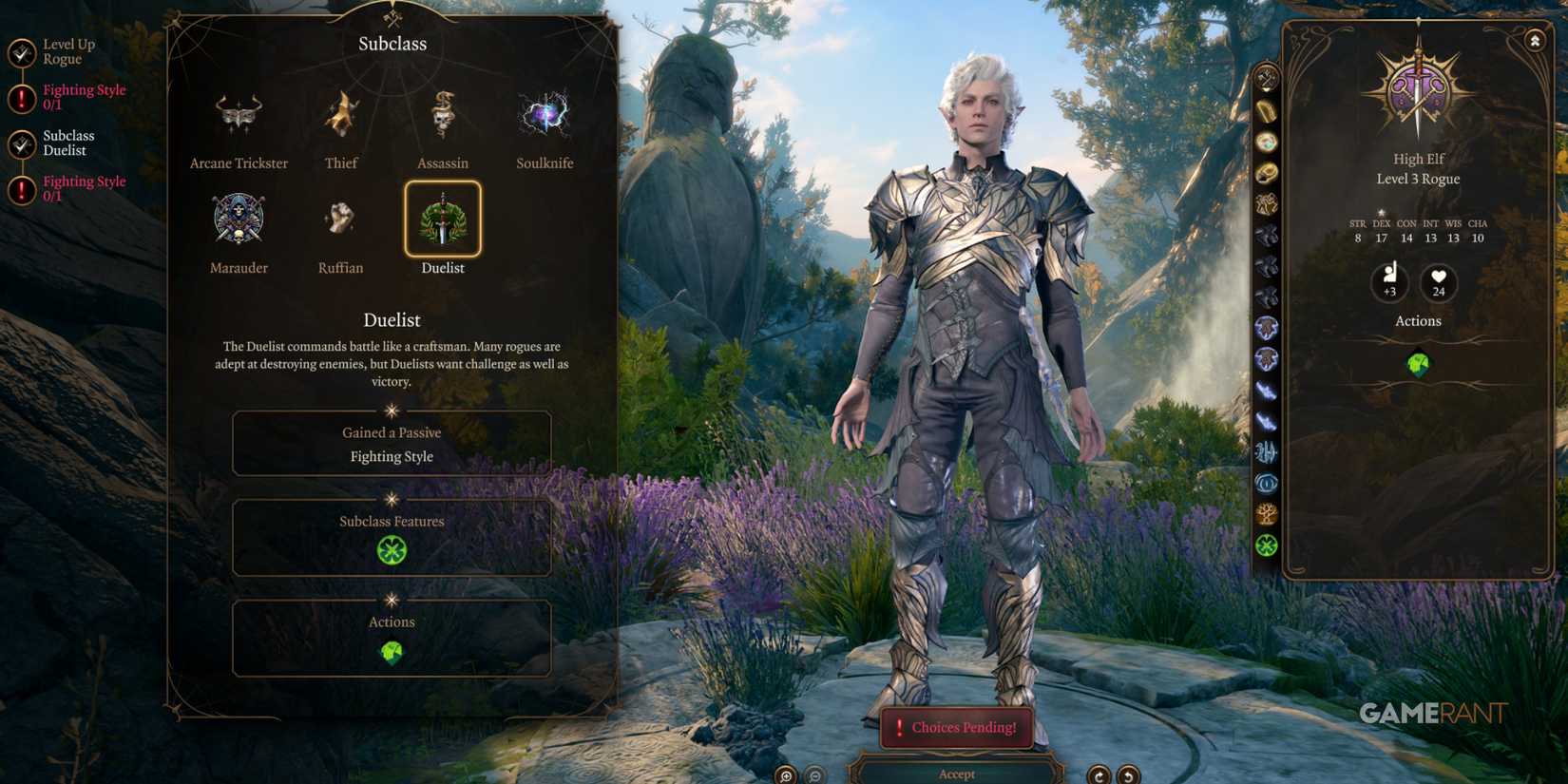
Task: Select the Ruffian subclass icon
Action: point(340,217)
